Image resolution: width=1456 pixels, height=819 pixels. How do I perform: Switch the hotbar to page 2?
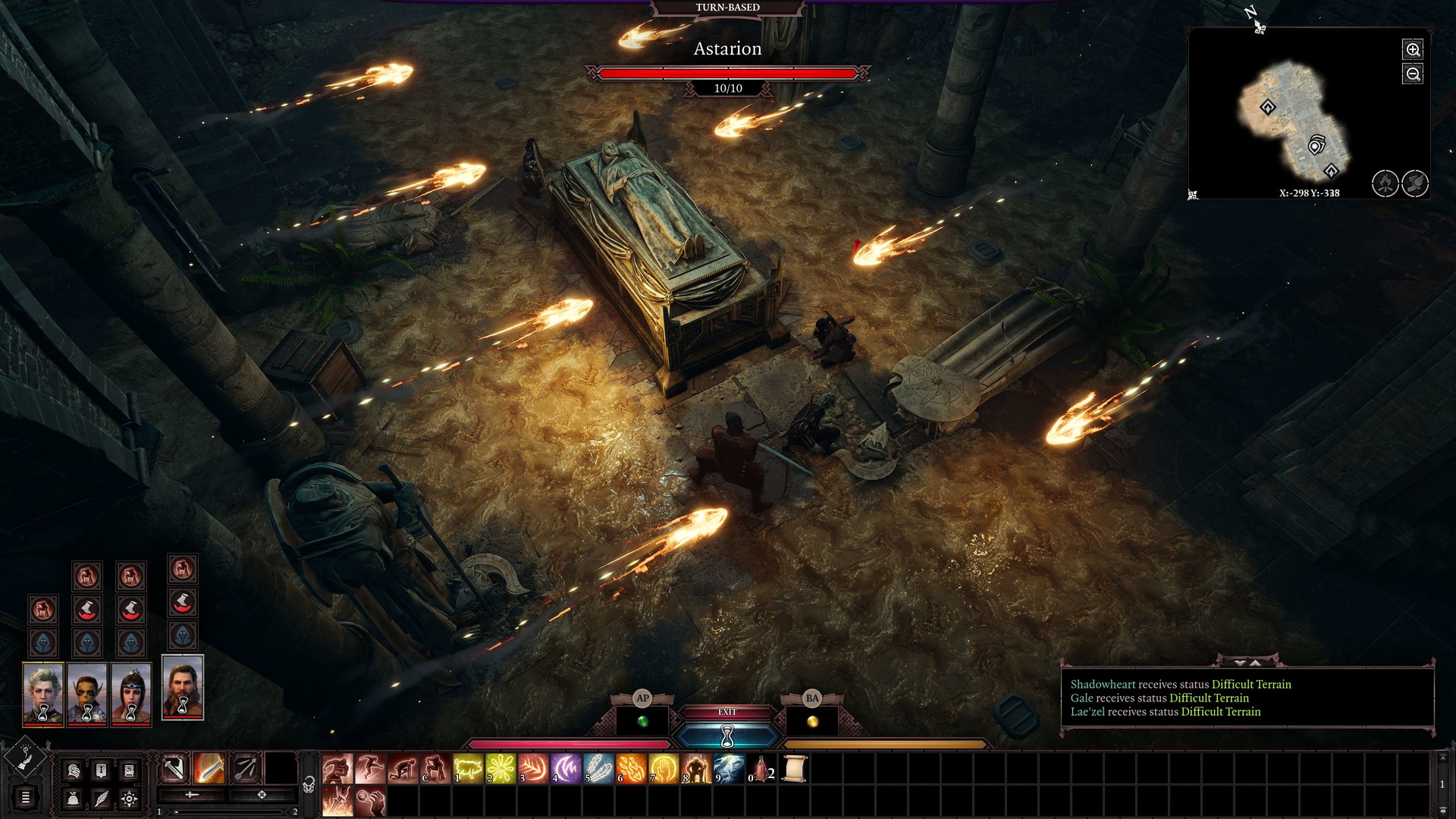click(295, 810)
